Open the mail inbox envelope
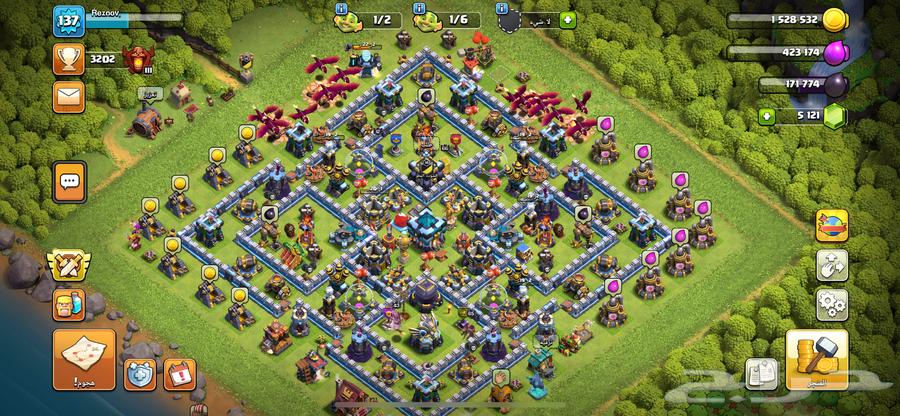The height and width of the screenshot is (416, 900). [68, 97]
